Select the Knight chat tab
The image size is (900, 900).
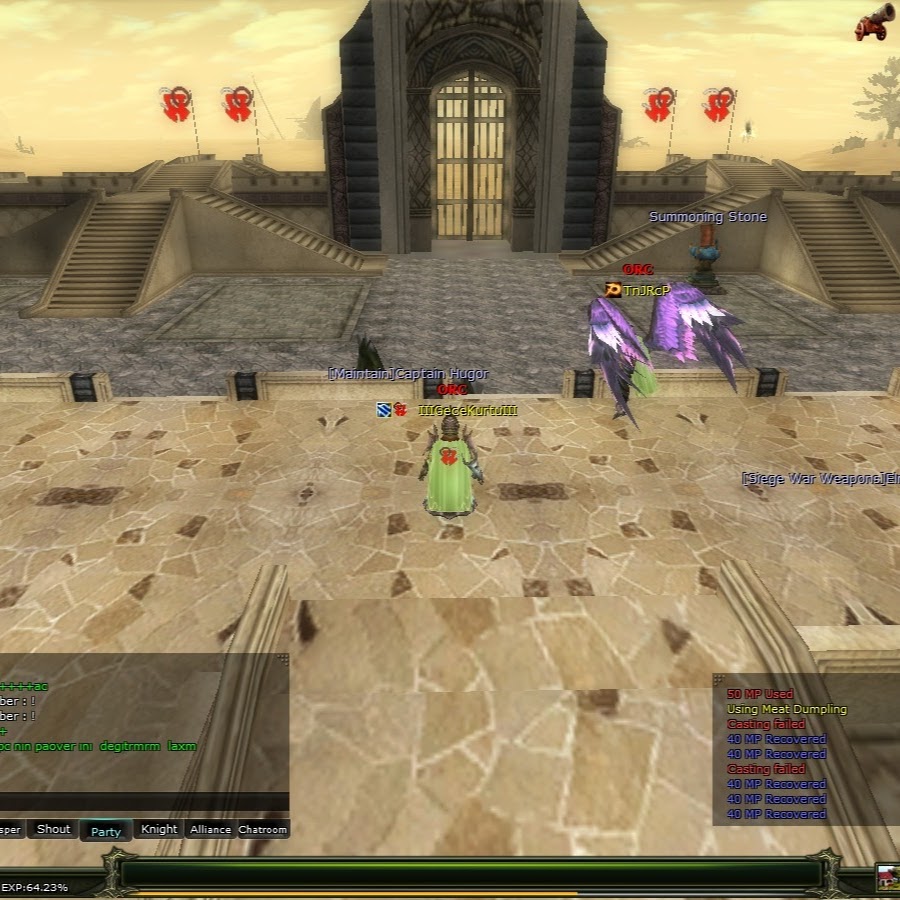coord(159,829)
